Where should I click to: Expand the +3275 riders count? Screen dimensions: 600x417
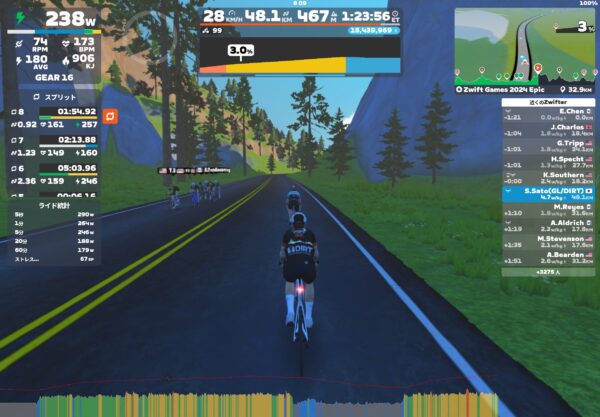548,271
